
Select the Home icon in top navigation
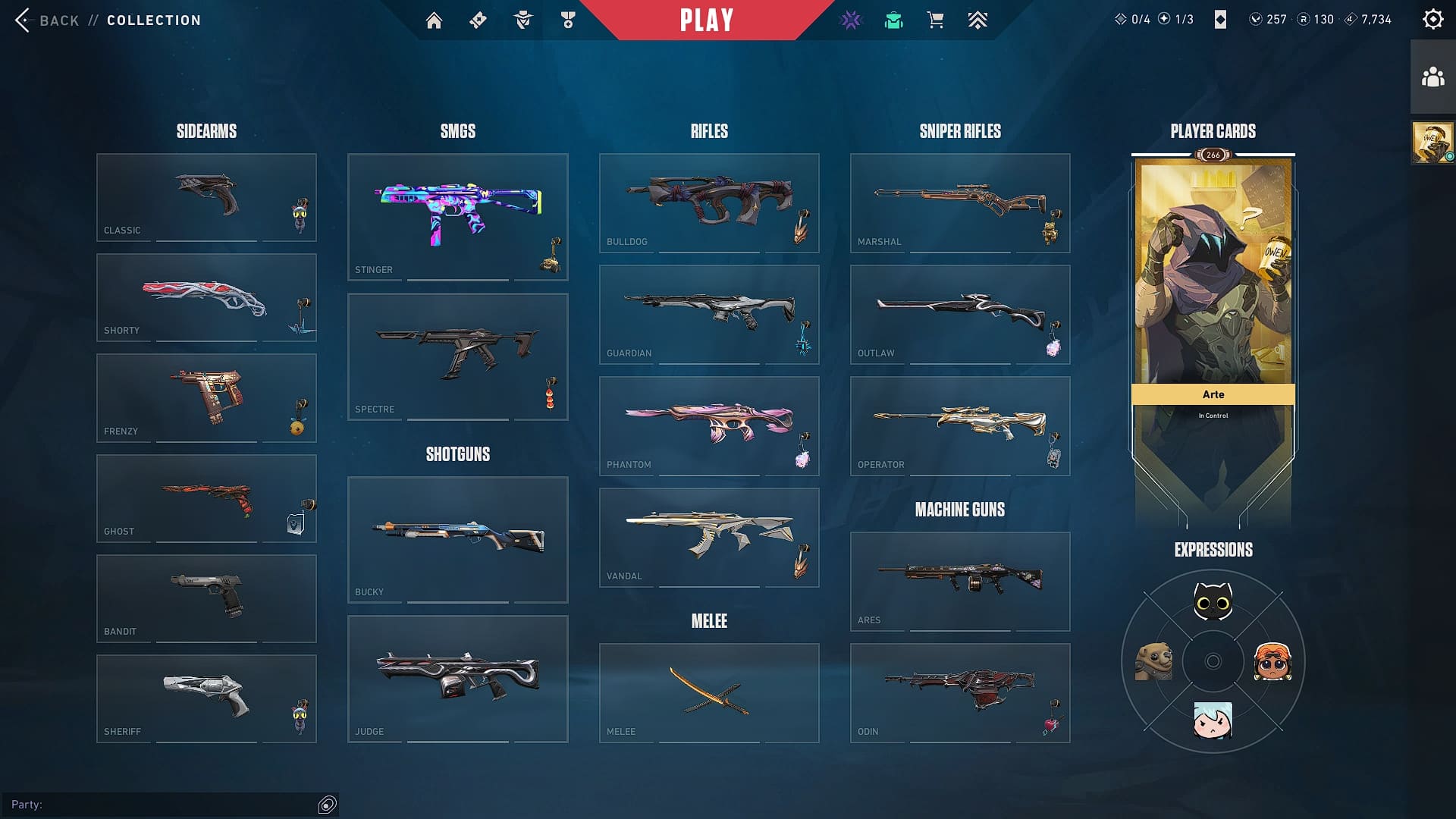(x=435, y=20)
